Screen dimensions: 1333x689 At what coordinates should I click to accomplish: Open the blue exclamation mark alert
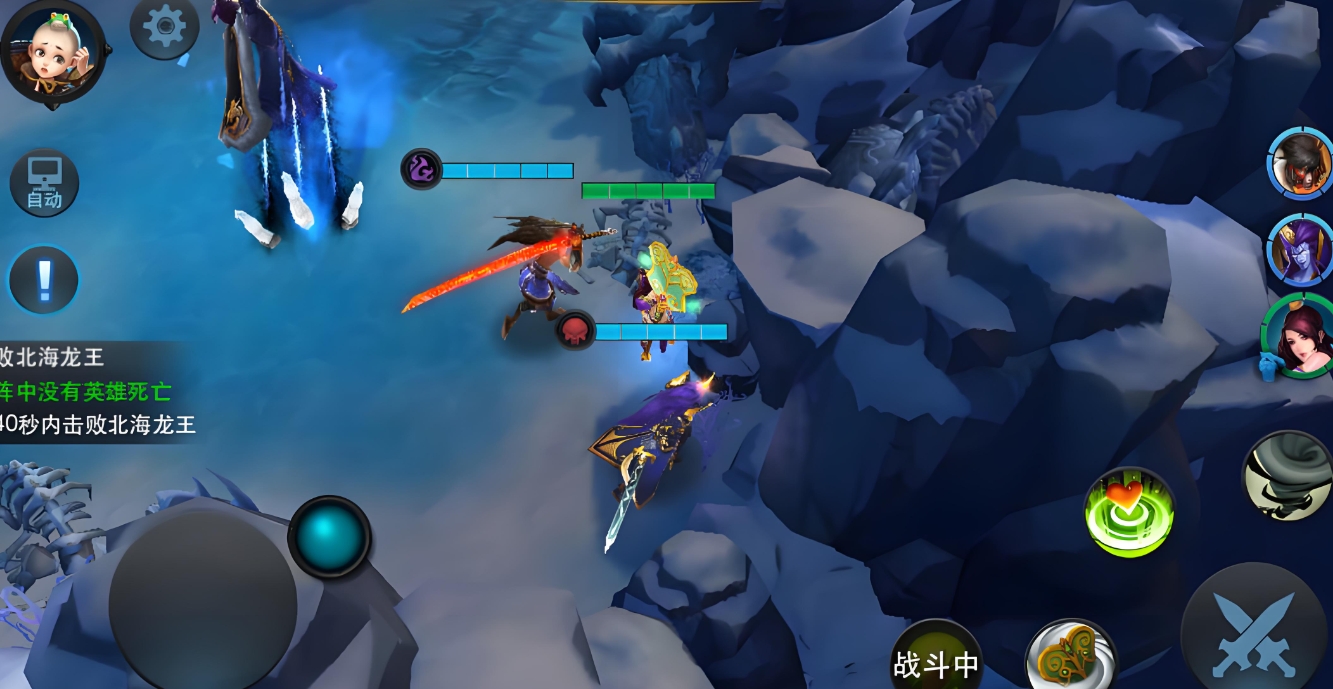tap(44, 280)
